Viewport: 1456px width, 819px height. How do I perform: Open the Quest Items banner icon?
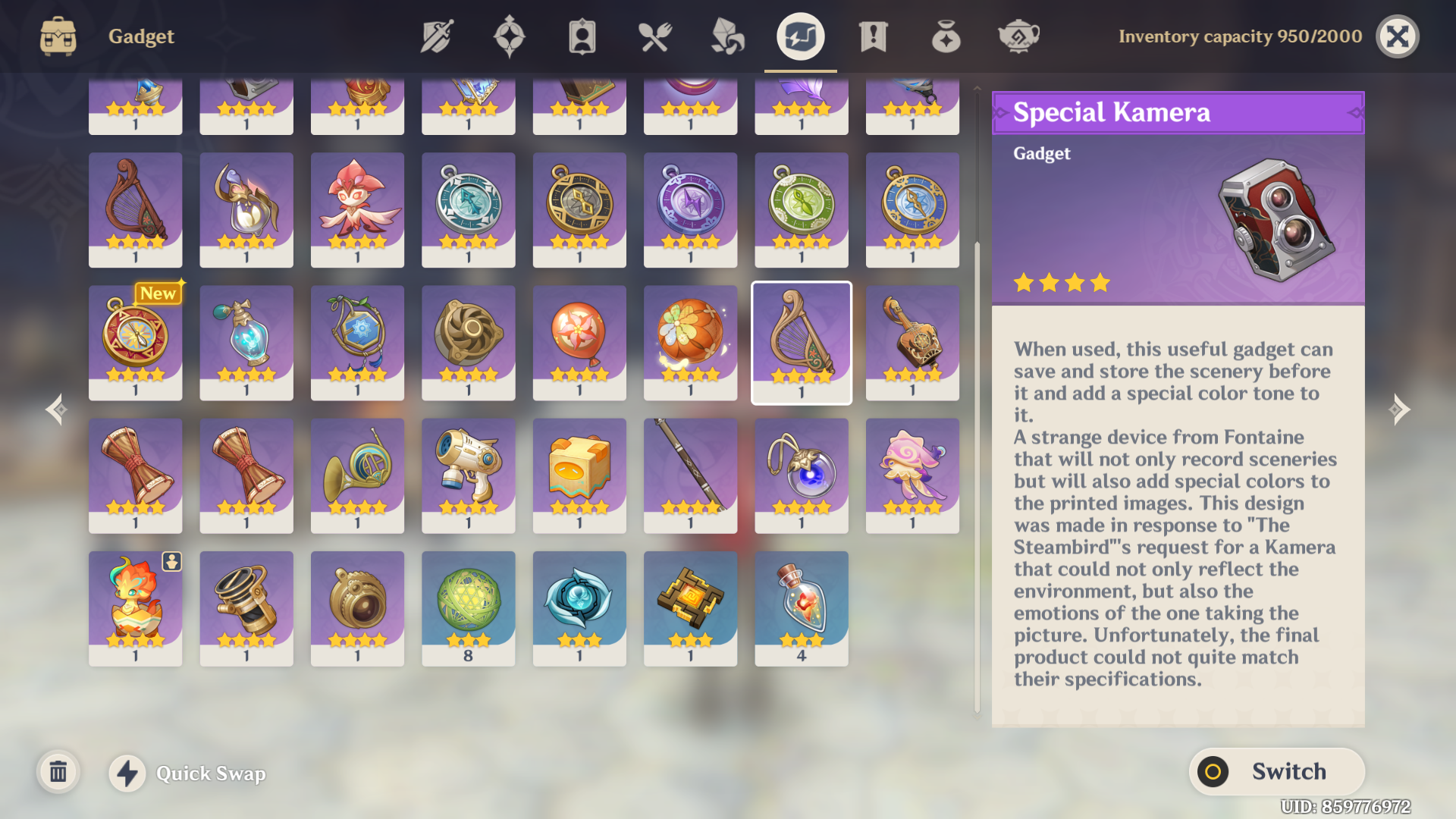[x=874, y=35]
